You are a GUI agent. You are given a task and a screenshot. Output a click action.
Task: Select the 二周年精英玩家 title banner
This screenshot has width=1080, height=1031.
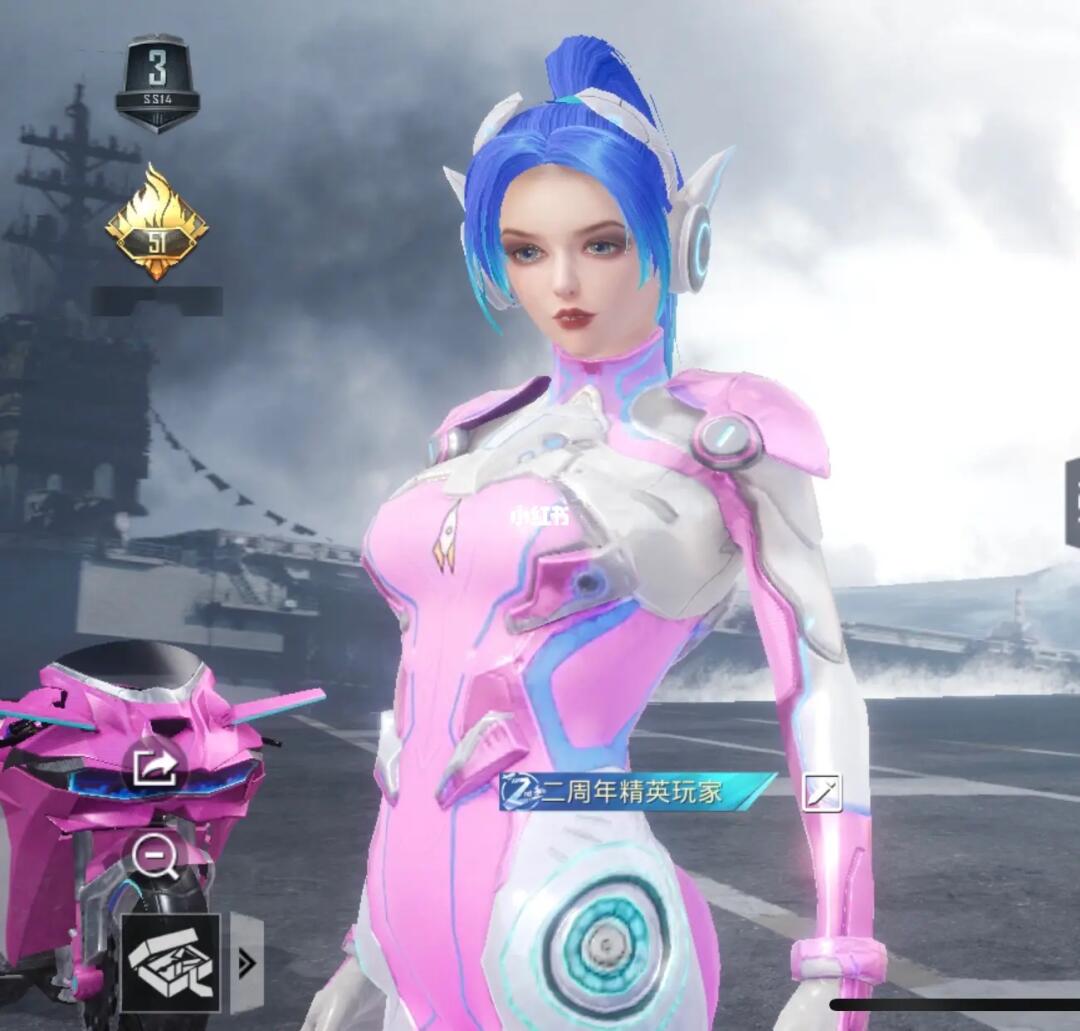tap(638, 792)
